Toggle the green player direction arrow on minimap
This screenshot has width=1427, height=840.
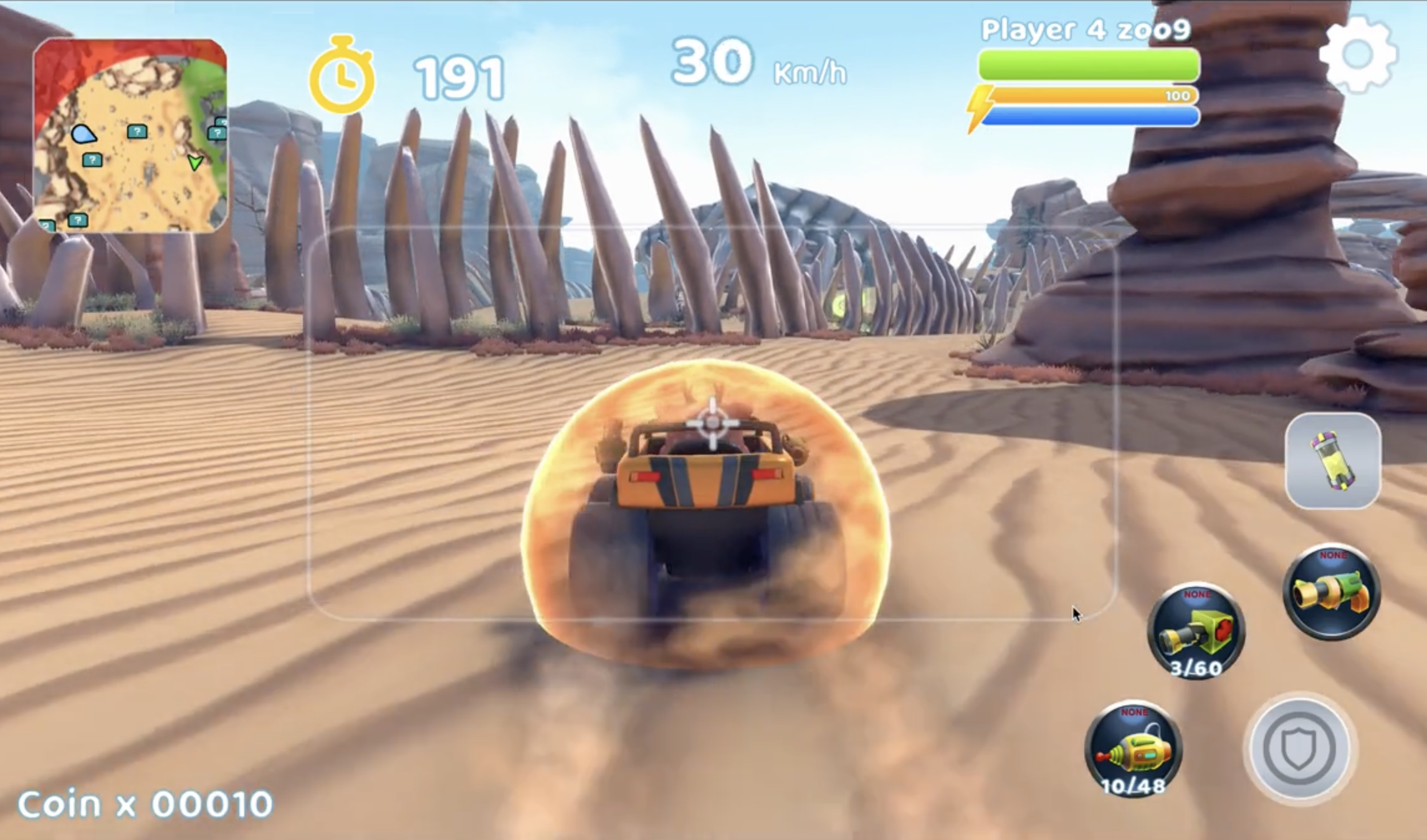[x=194, y=163]
